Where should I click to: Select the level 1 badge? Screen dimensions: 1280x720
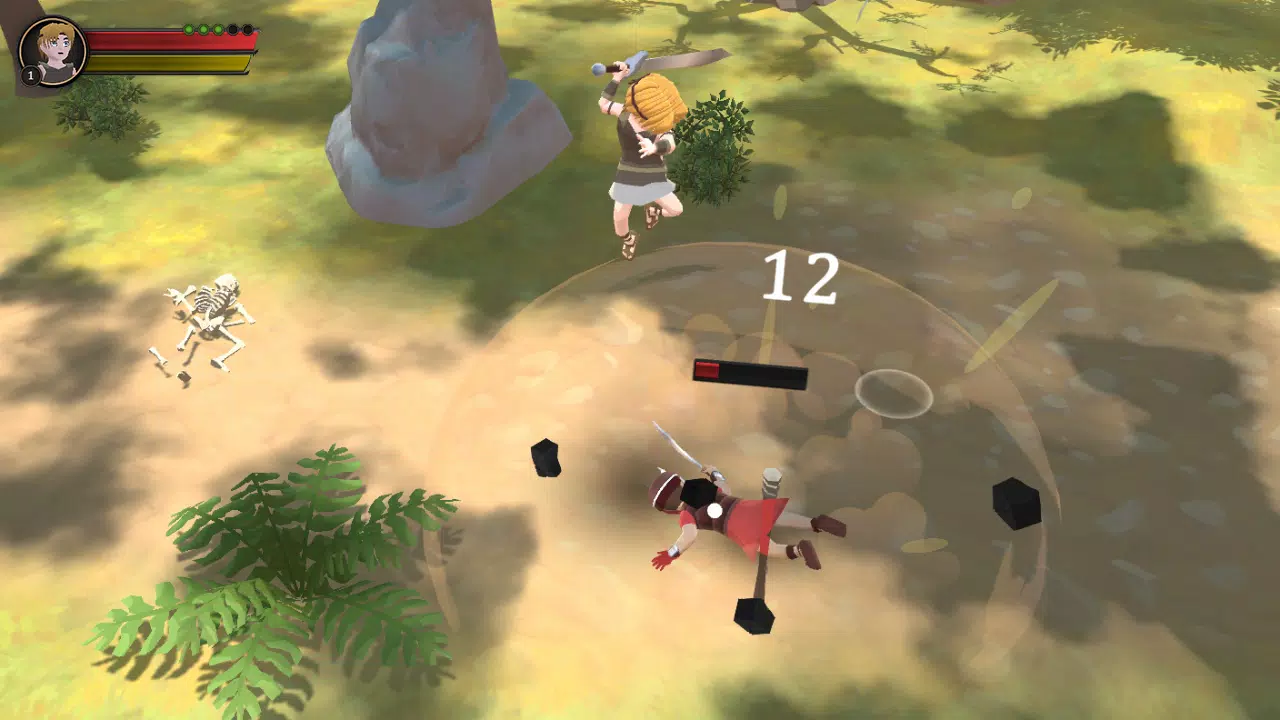point(30,75)
